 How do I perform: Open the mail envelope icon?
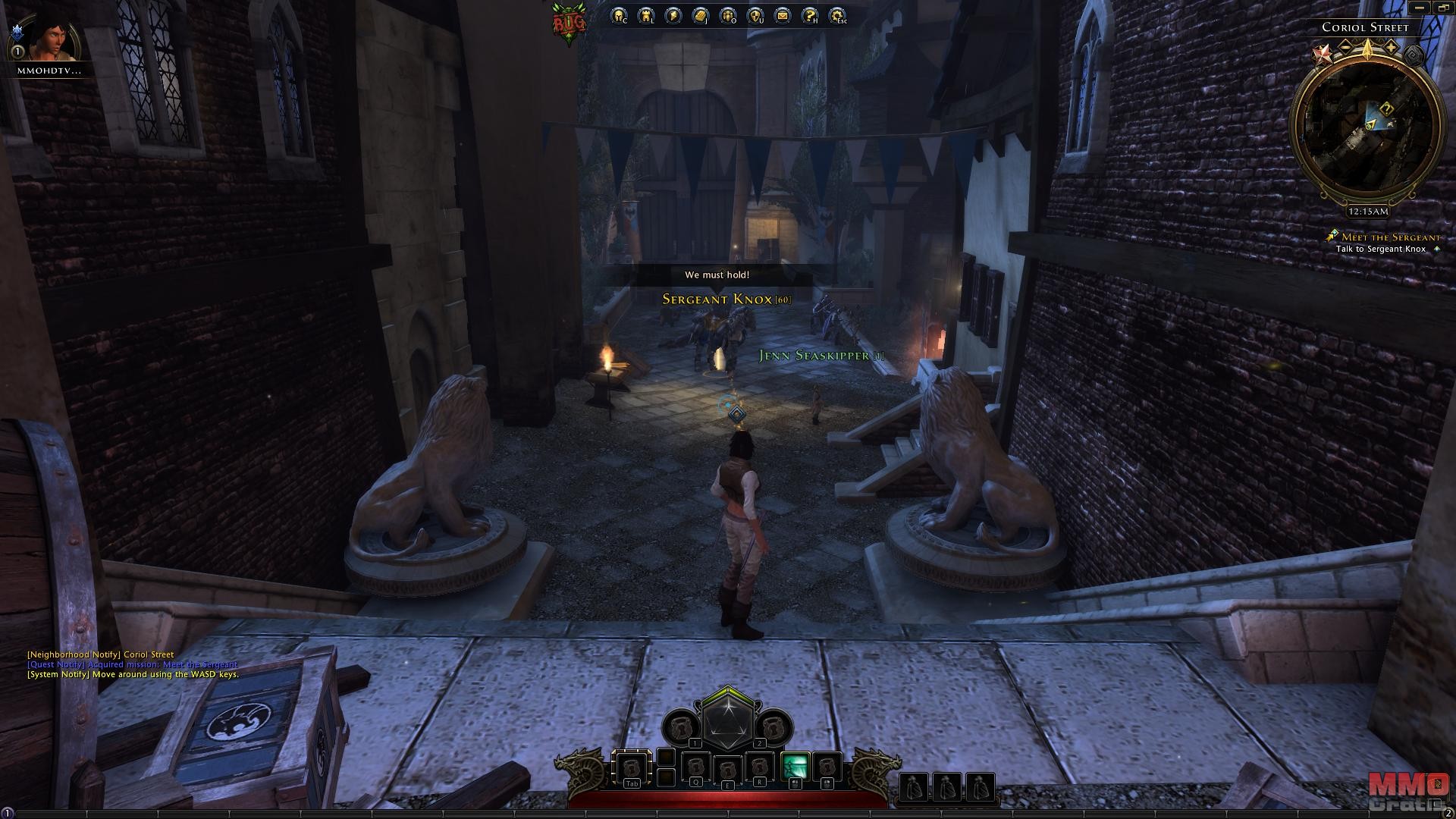point(783,16)
